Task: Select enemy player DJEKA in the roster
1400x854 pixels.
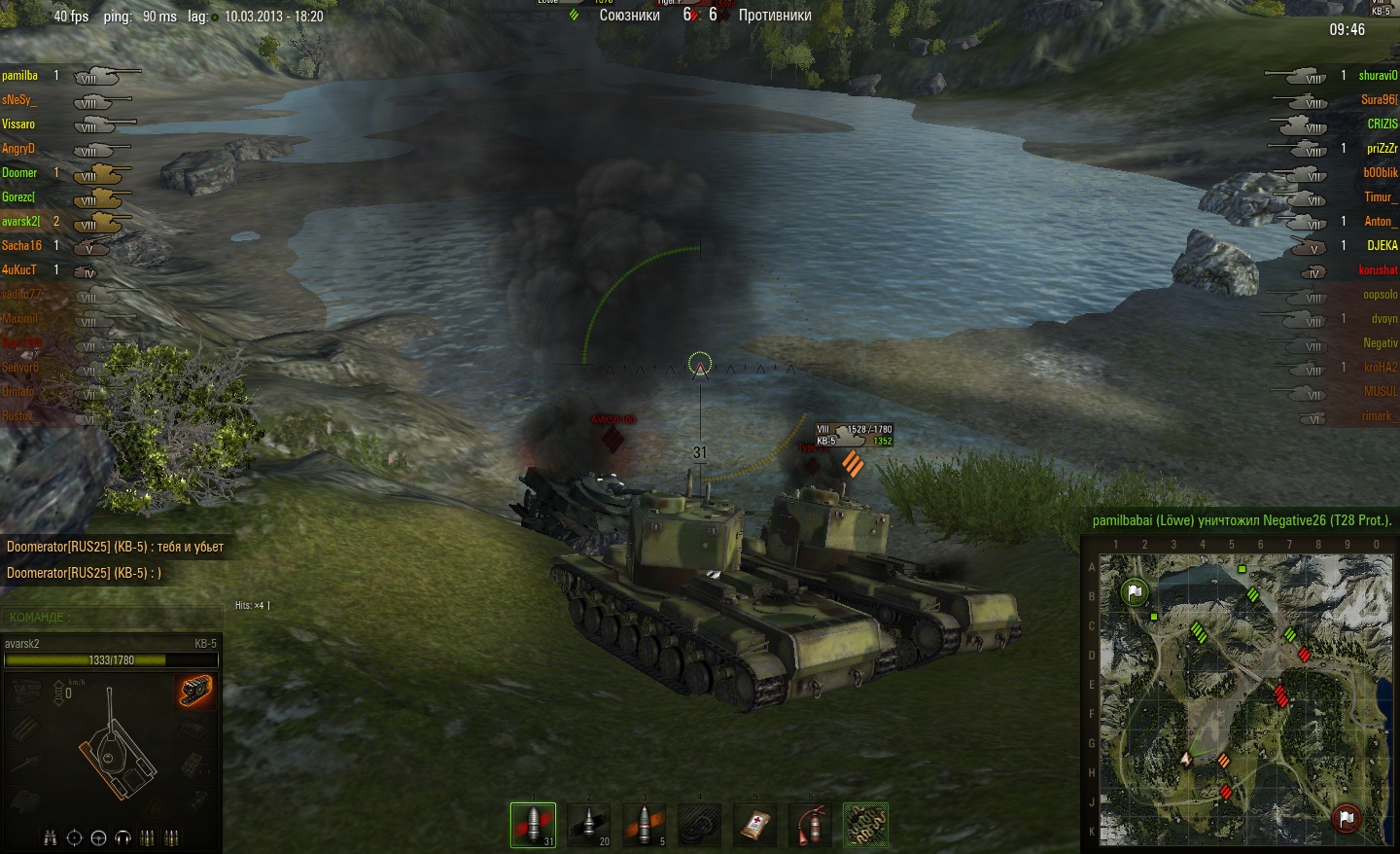Action: 1382,246
